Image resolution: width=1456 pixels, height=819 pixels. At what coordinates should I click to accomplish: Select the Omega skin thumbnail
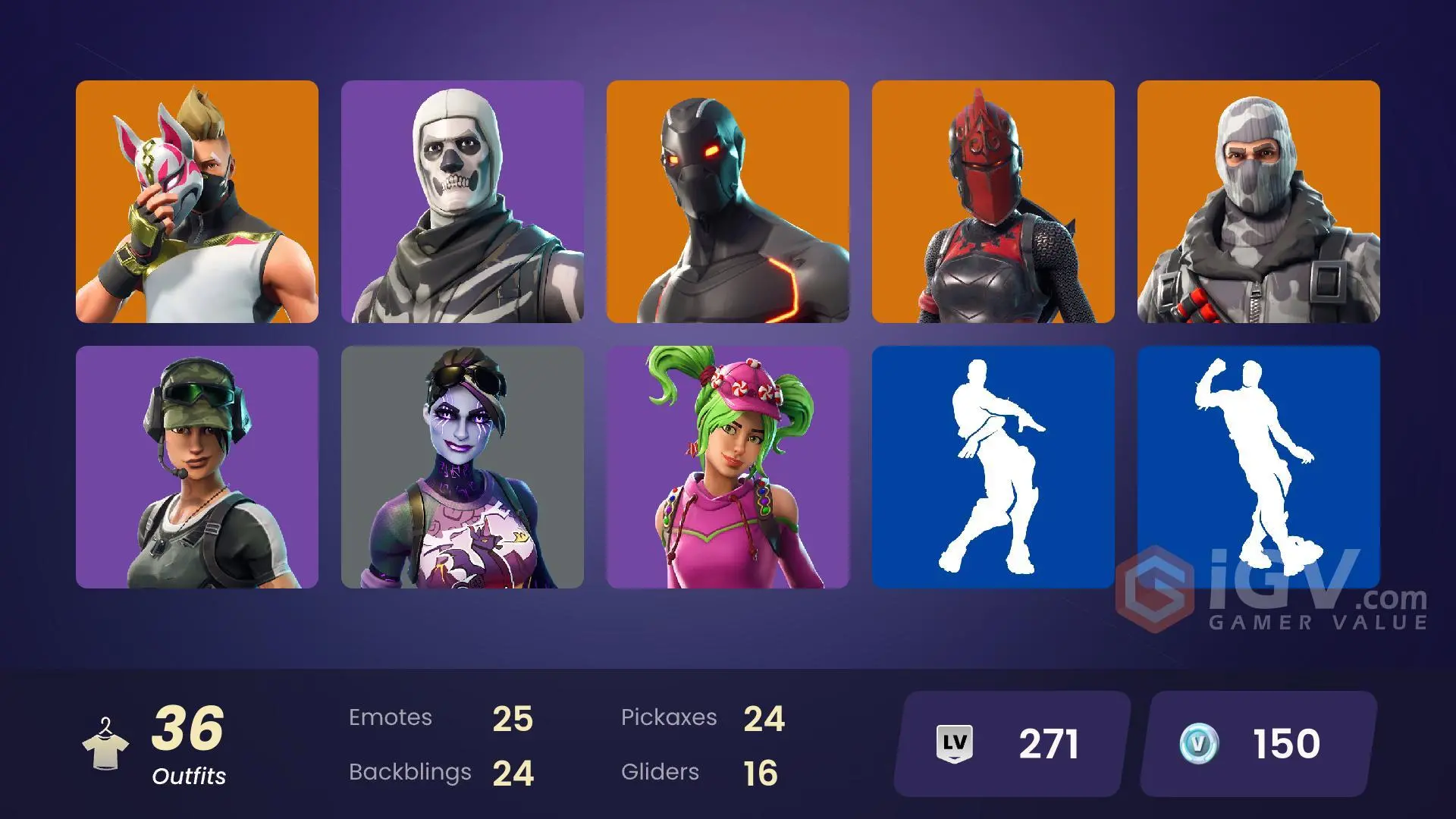[728, 201]
